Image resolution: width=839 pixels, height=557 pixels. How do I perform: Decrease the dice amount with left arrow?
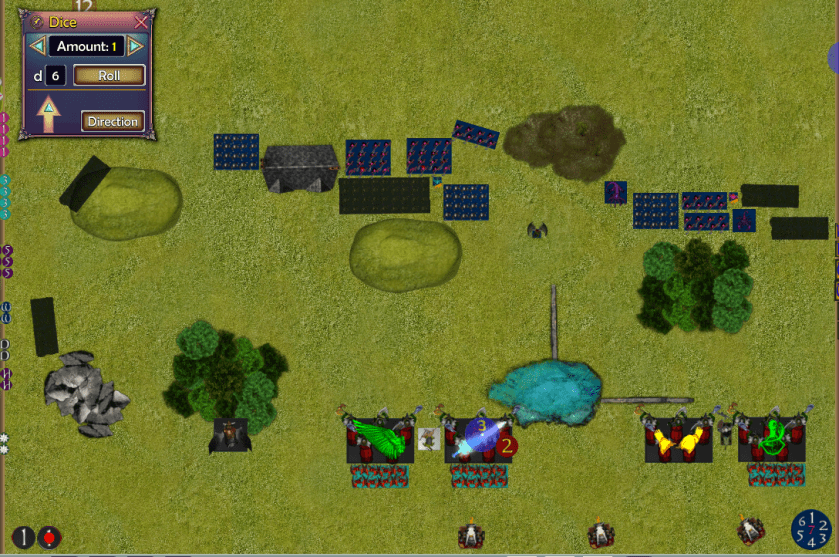[37, 46]
